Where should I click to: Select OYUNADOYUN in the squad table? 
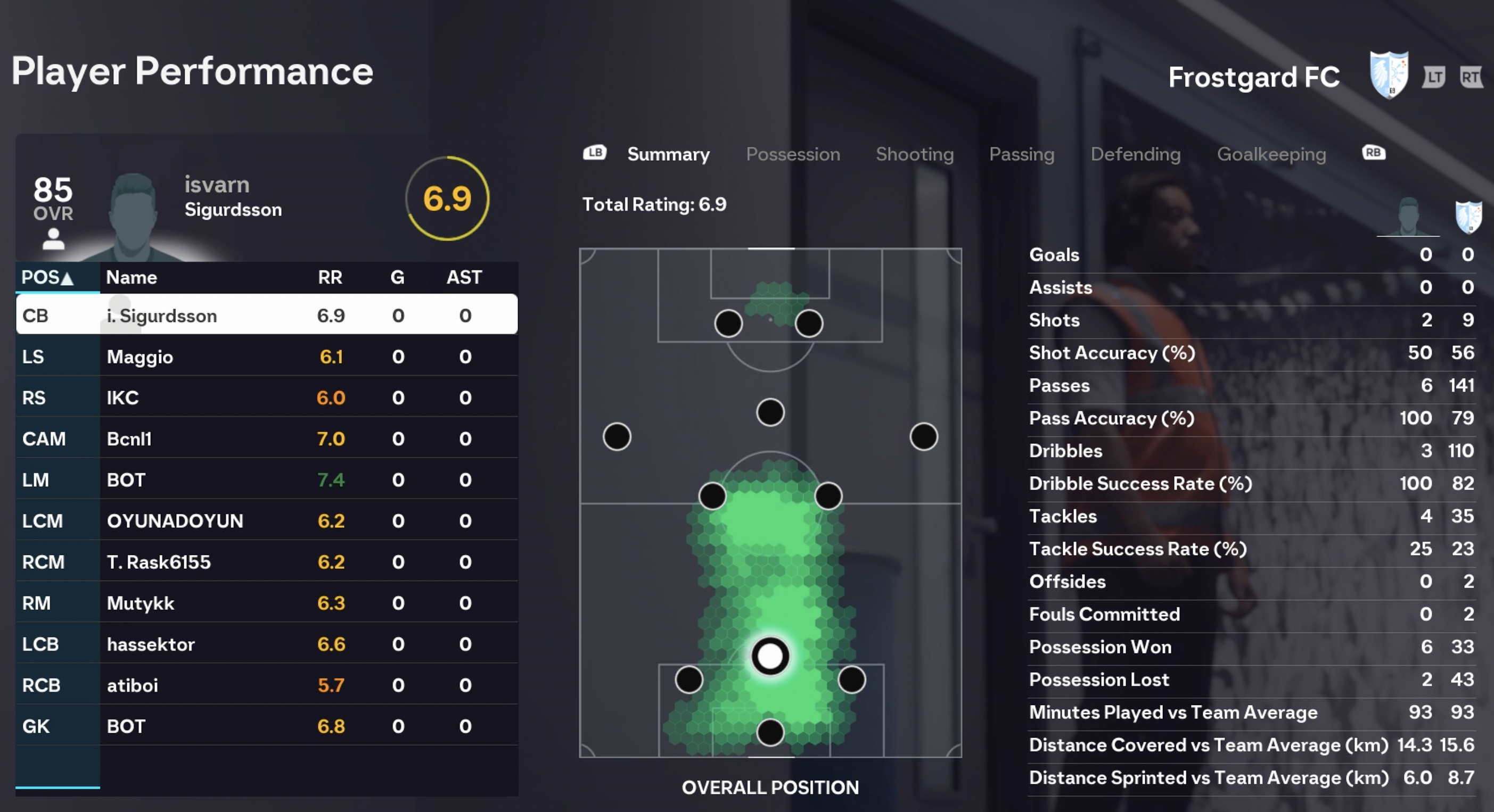tap(267, 521)
